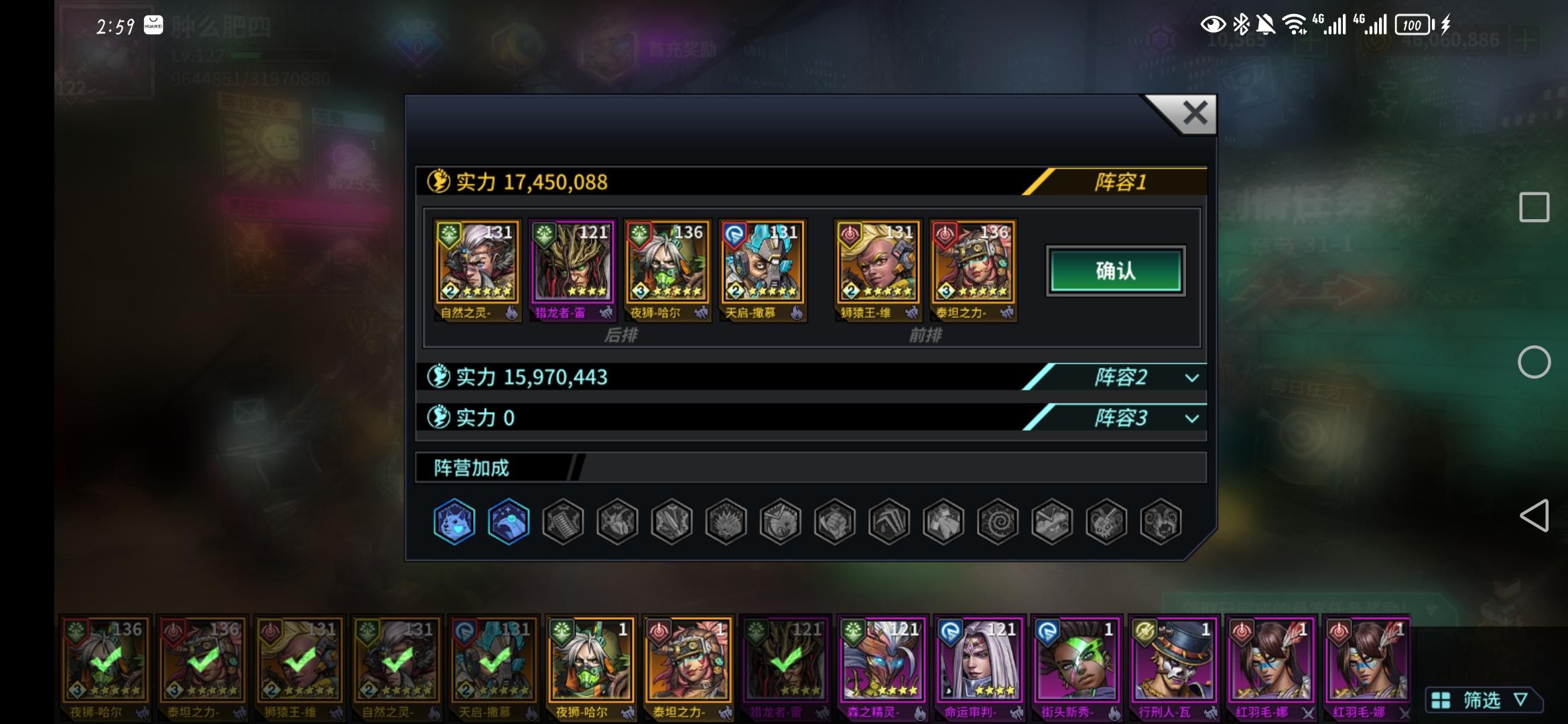Expand the 阵容2 lineup chevron

tap(1191, 377)
